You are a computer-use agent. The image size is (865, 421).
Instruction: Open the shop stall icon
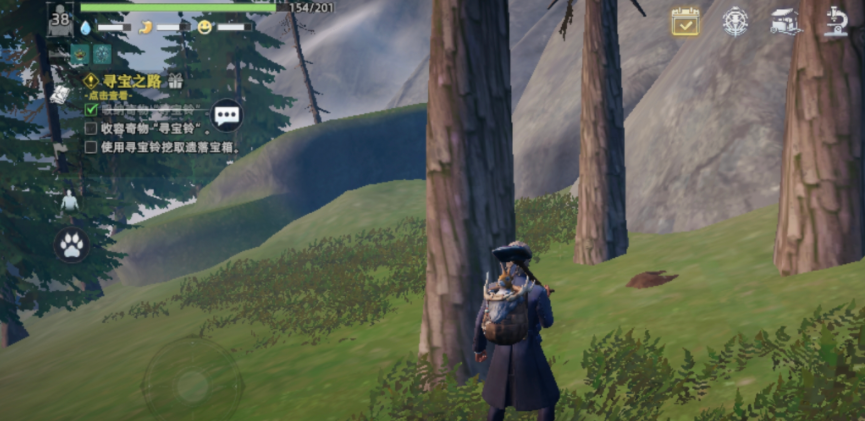point(786,22)
